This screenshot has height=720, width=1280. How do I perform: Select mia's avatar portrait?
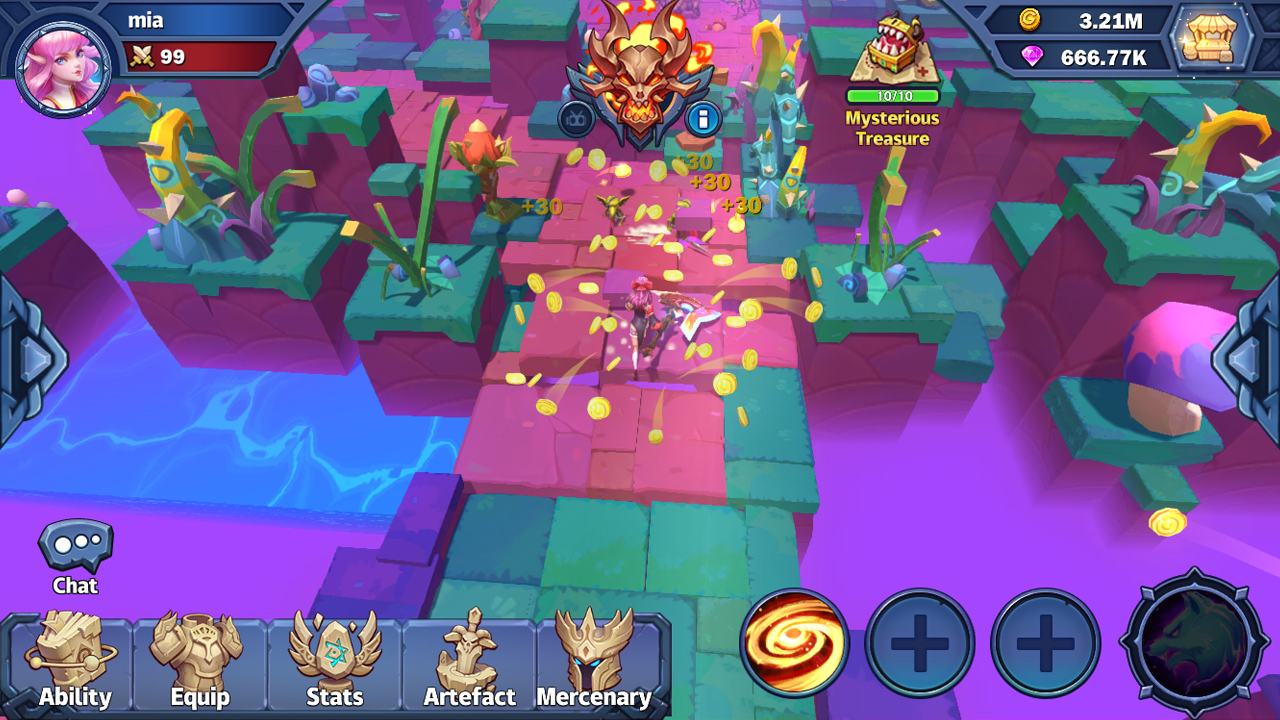[62, 60]
